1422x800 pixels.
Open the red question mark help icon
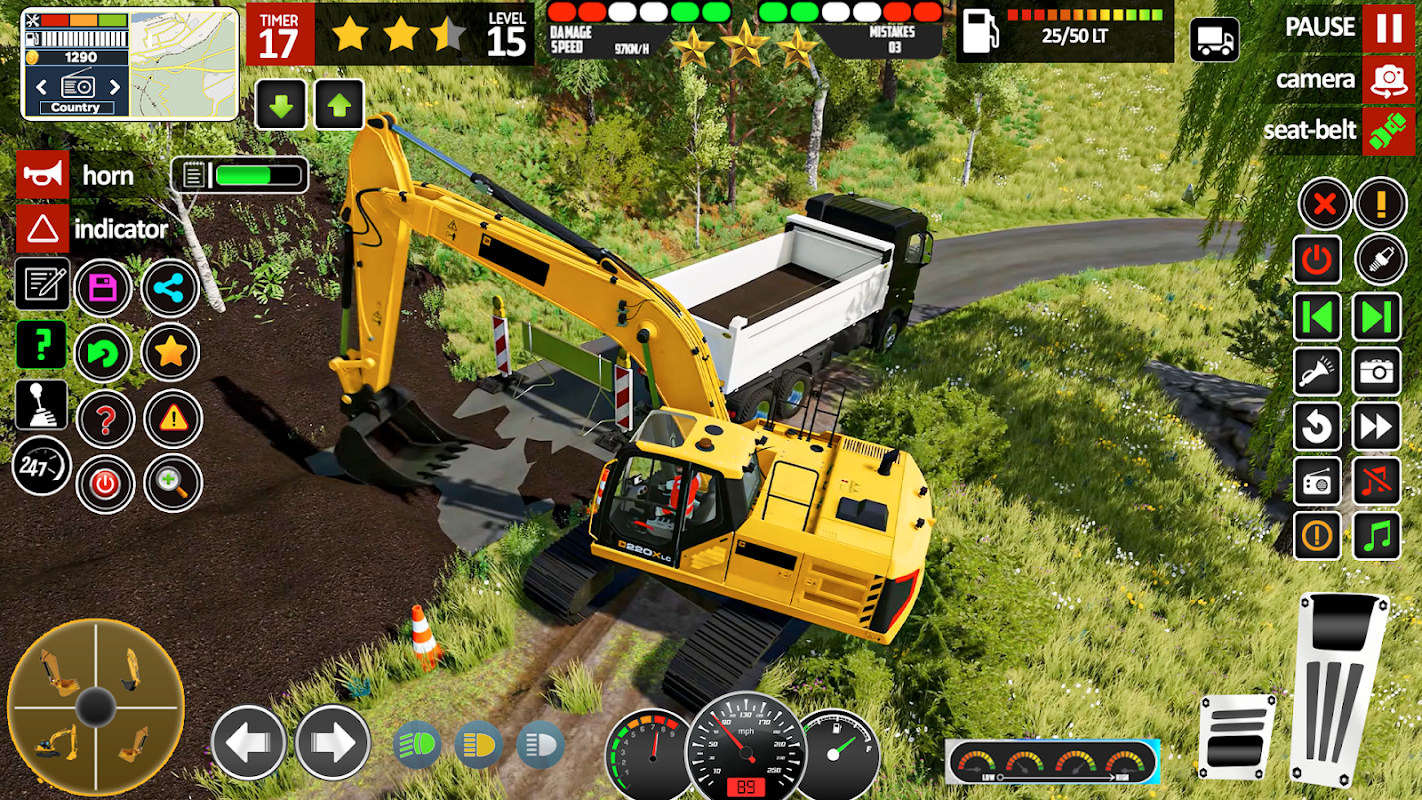point(105,419)
